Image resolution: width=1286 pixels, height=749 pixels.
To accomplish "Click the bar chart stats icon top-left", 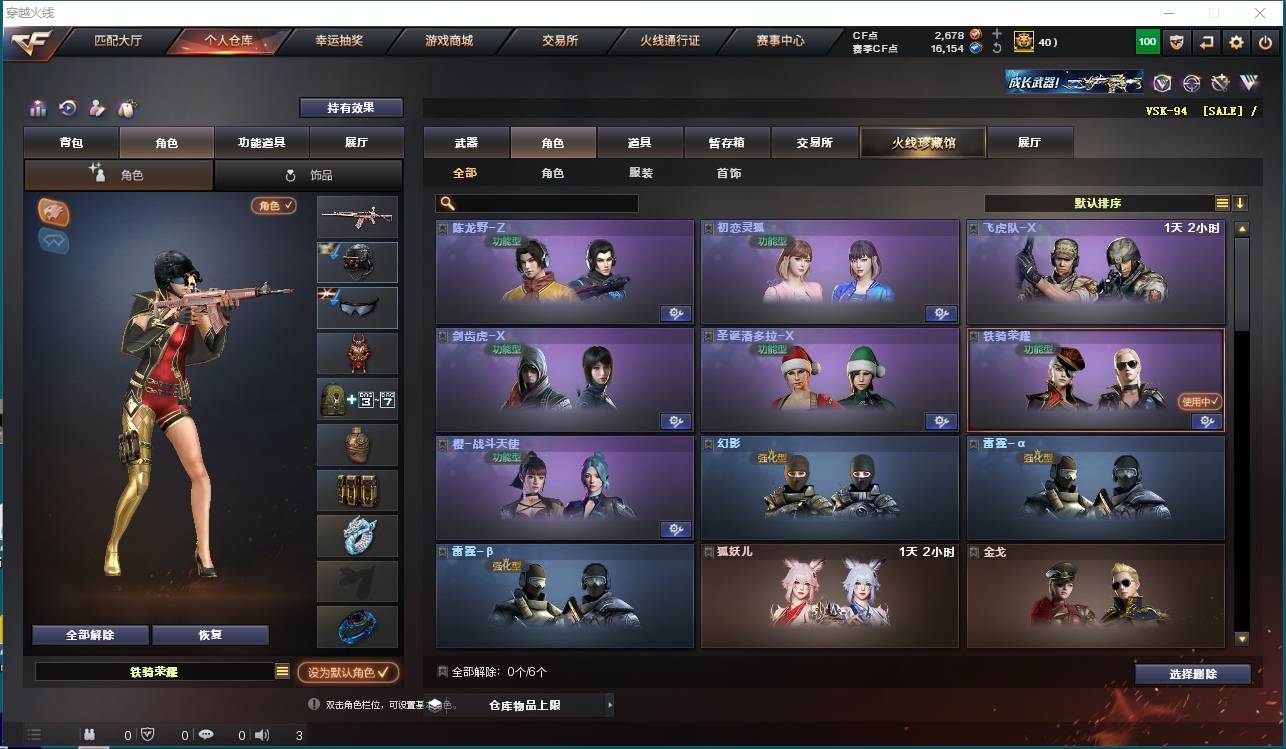I will click(37, 108).
